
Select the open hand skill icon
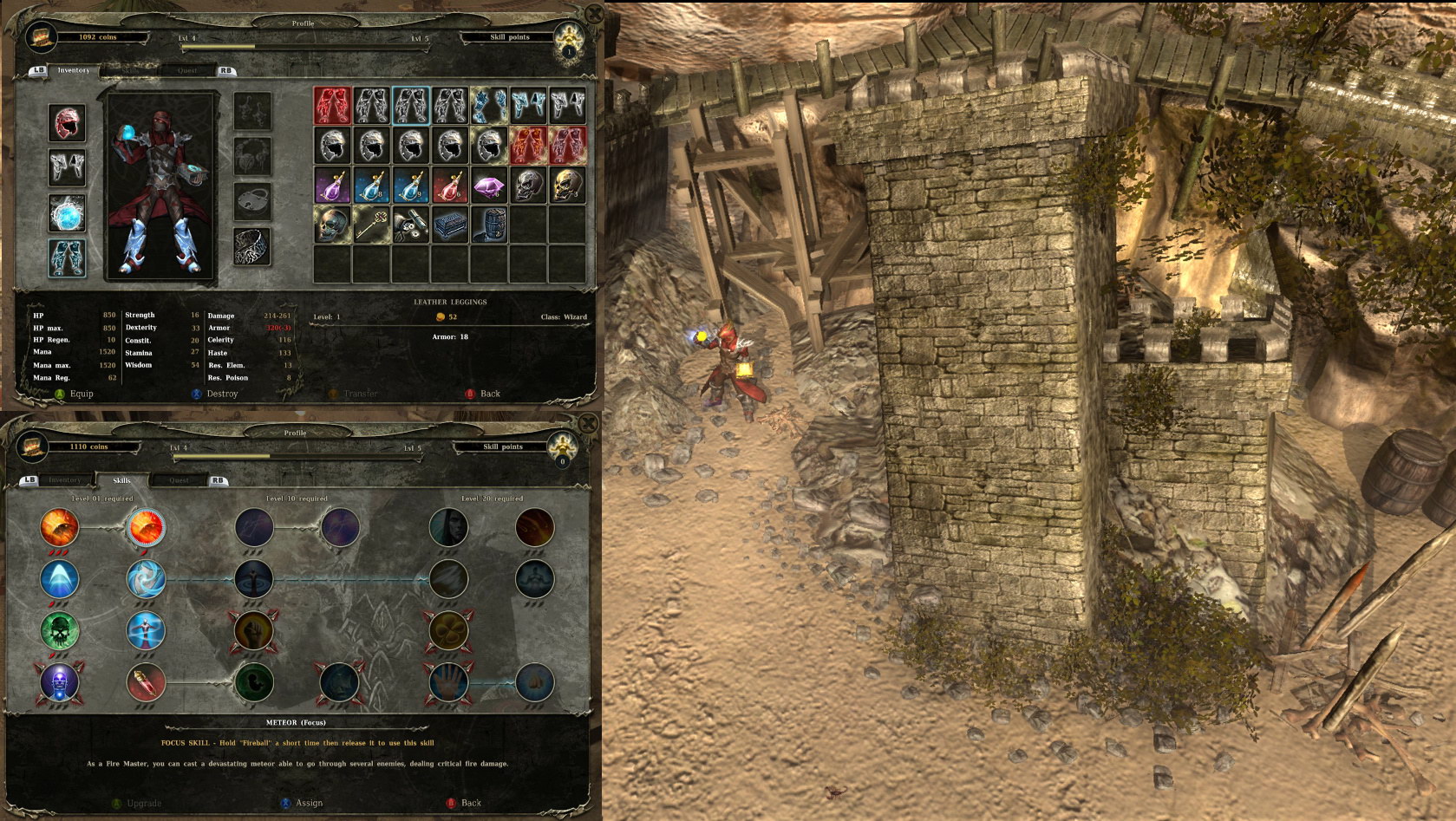(x=449, y=682)
